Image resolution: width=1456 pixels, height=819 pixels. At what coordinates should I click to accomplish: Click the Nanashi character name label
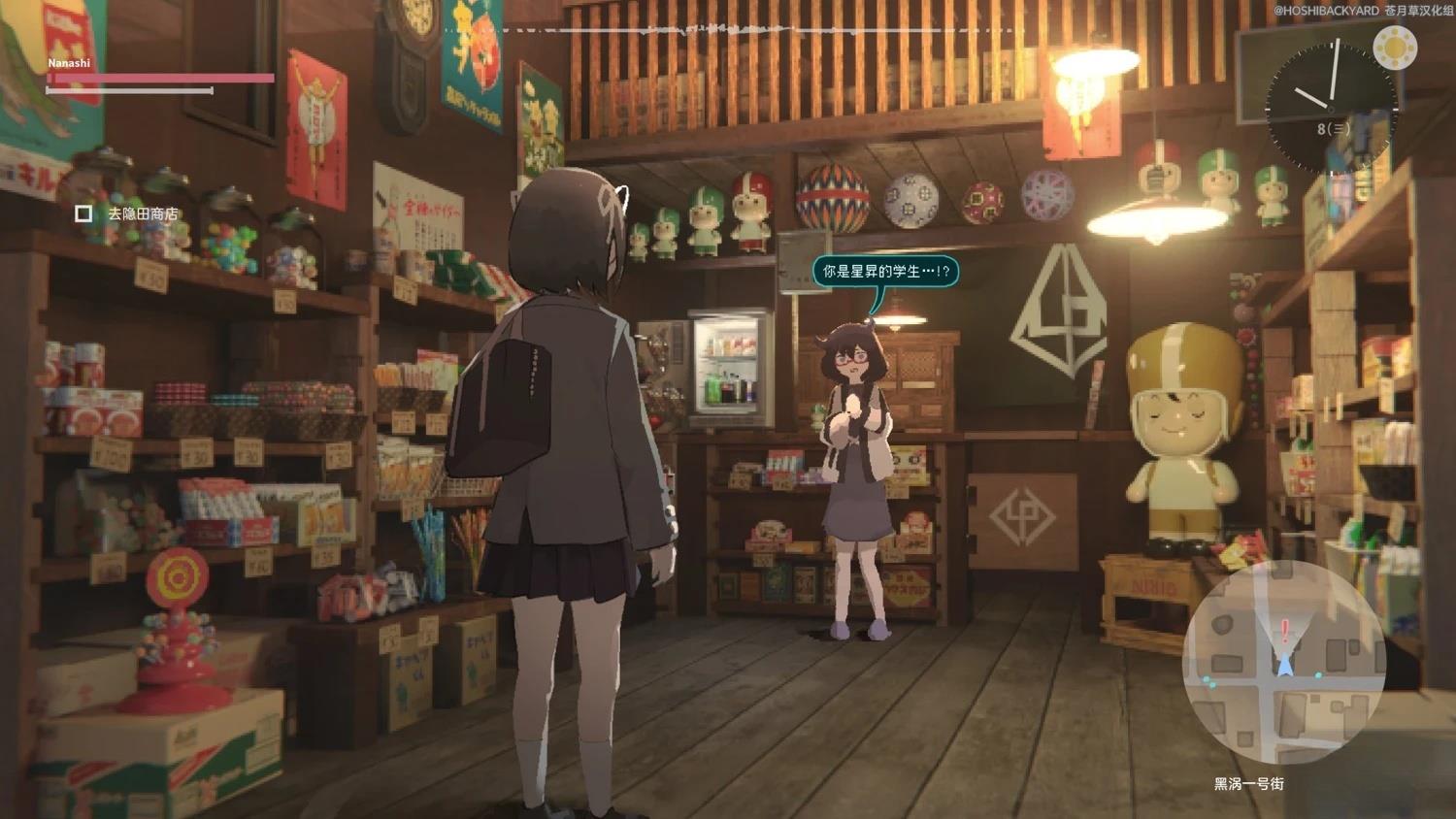(x=69, y=62)
